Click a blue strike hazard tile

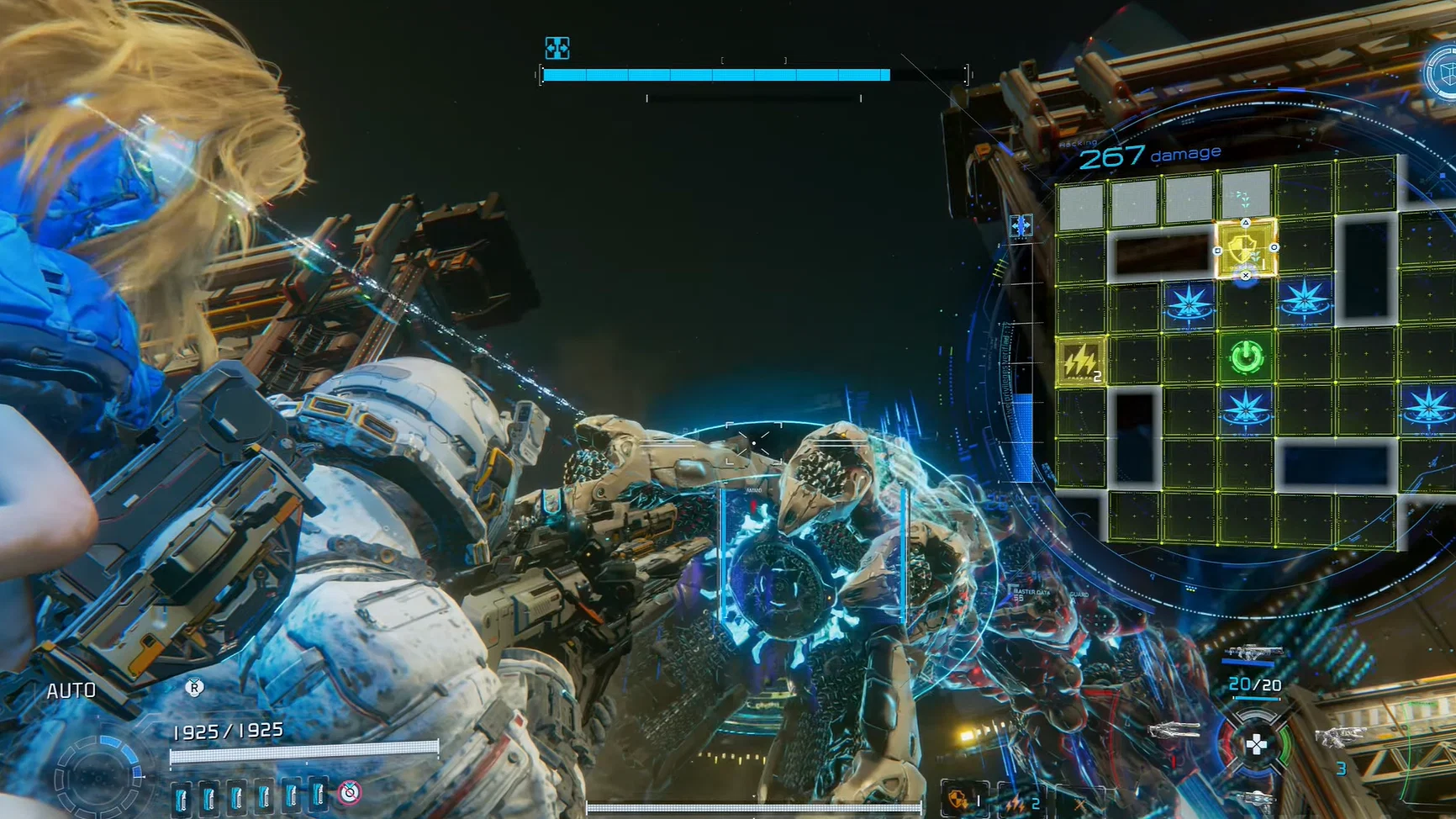1188,303
